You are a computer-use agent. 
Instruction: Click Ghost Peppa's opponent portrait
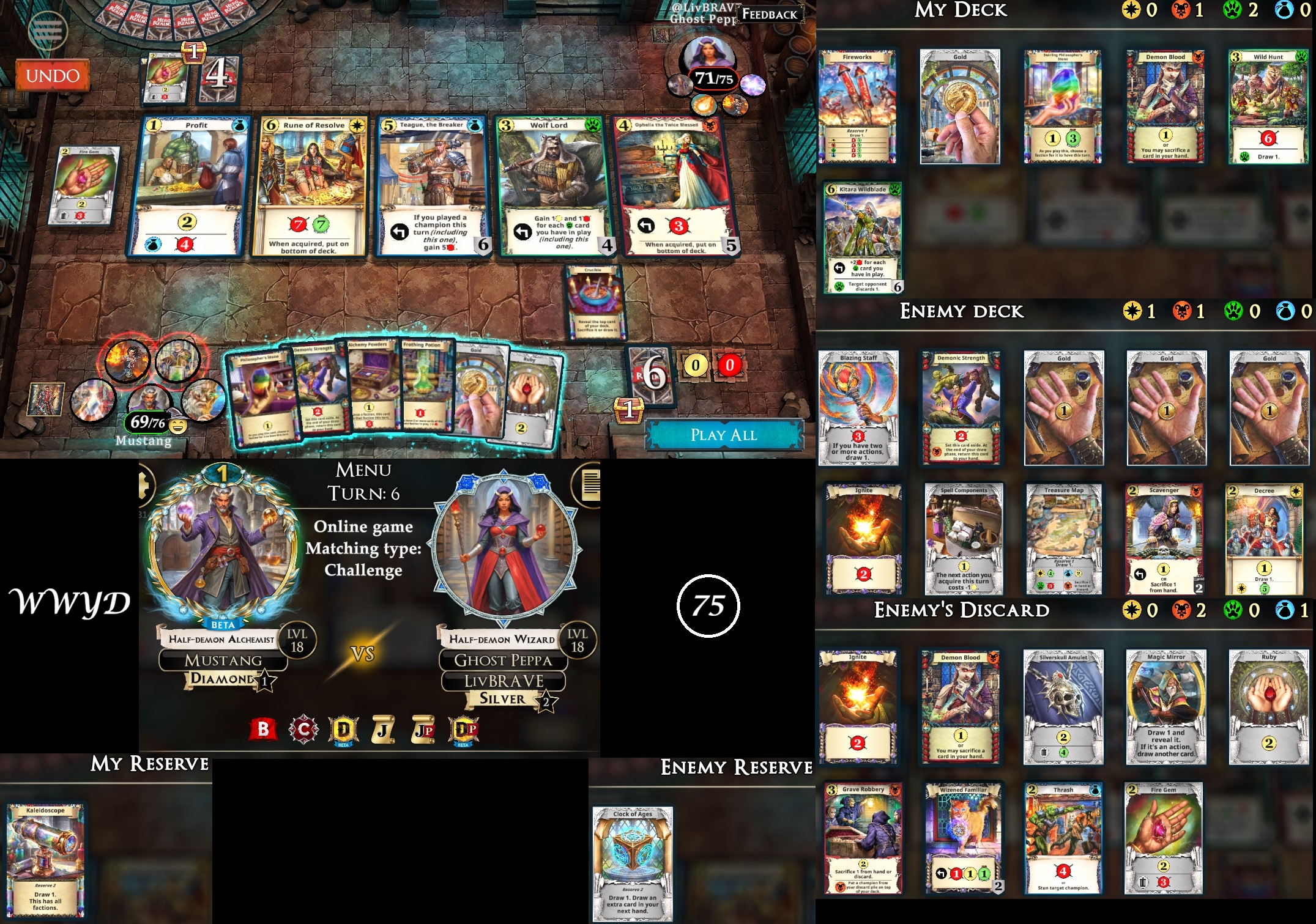click(x=709, y=54)
